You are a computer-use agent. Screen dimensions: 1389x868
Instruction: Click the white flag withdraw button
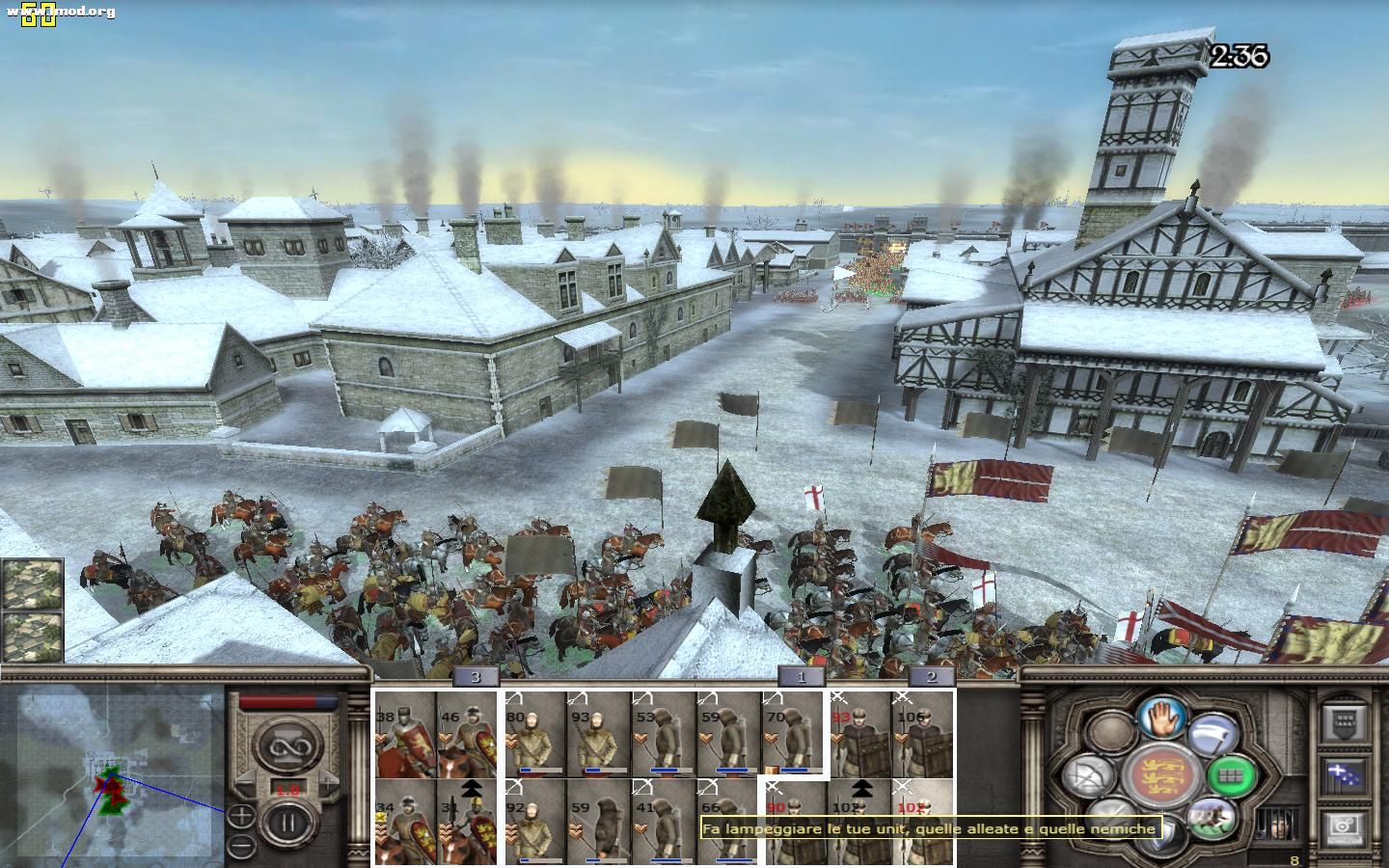(x=1212, y=735)
